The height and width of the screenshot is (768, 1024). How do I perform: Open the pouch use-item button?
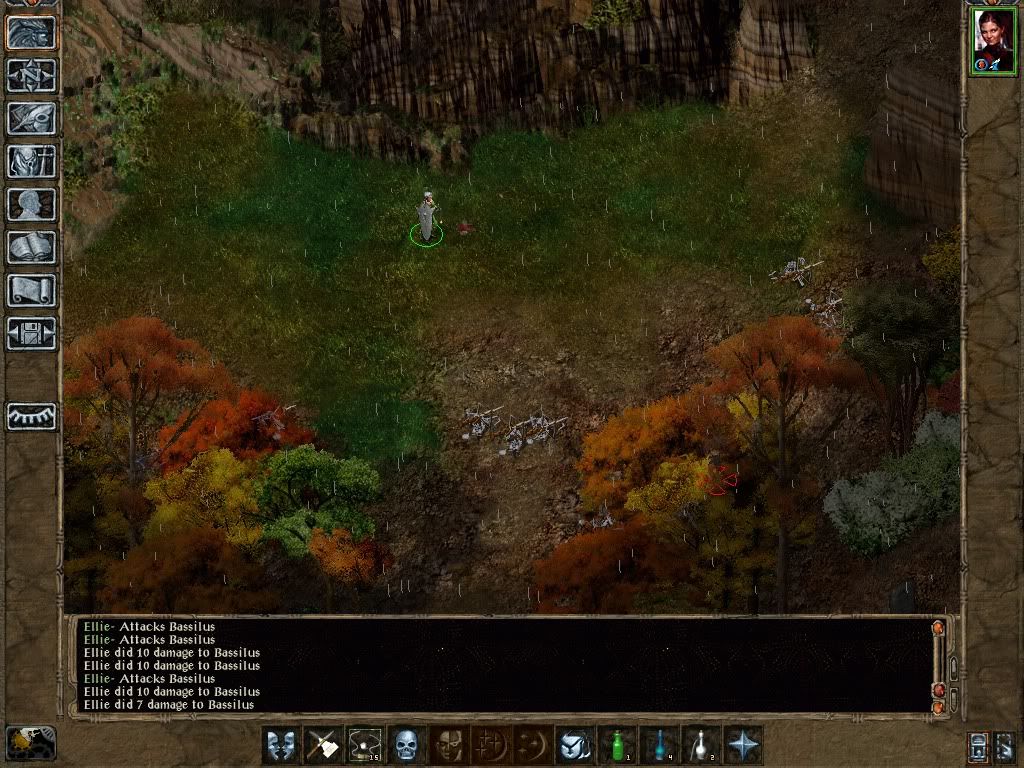click(x=575, y=745)
